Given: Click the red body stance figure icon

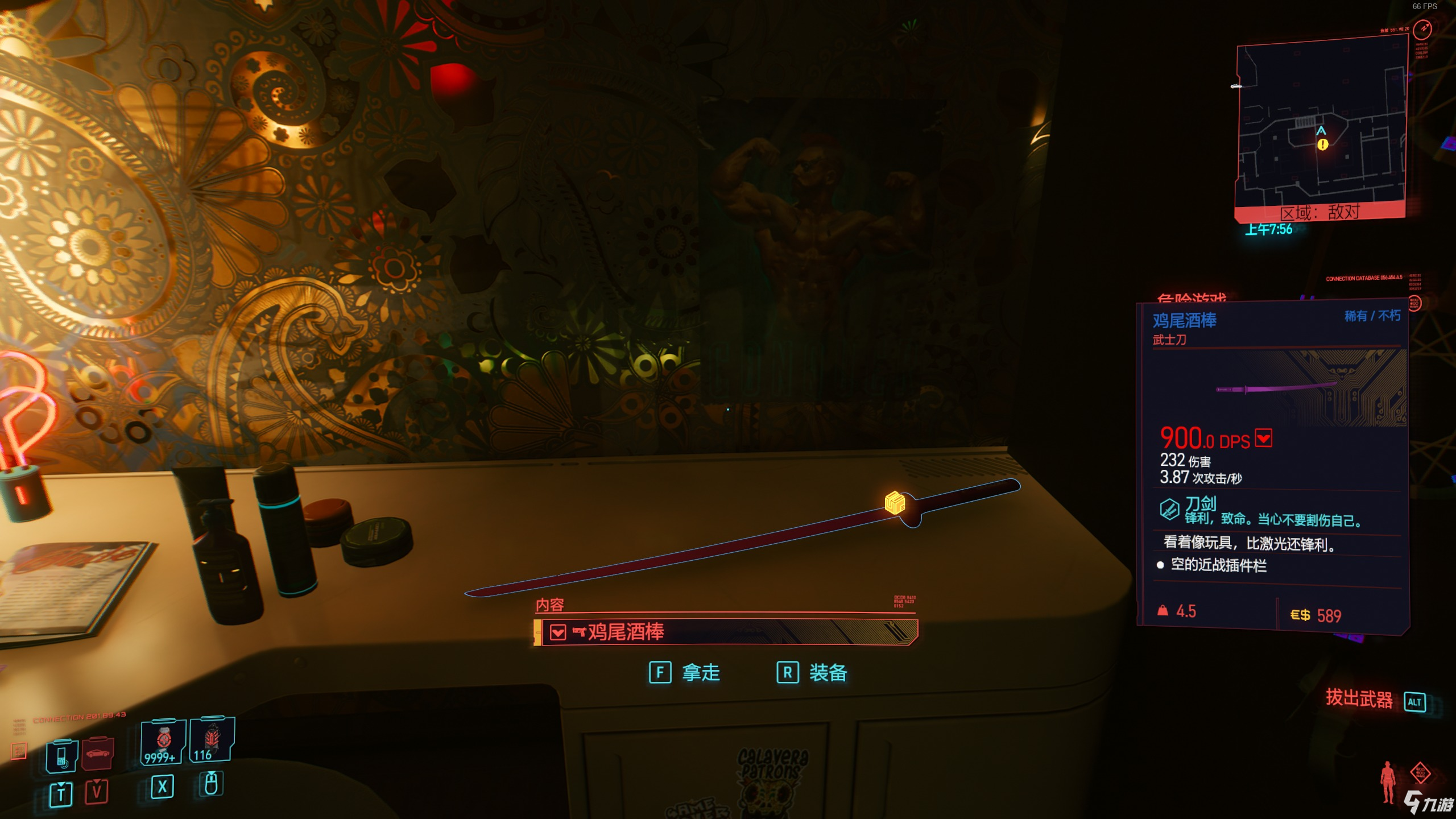Looking at the screenshot, I should click(1388, 782).
